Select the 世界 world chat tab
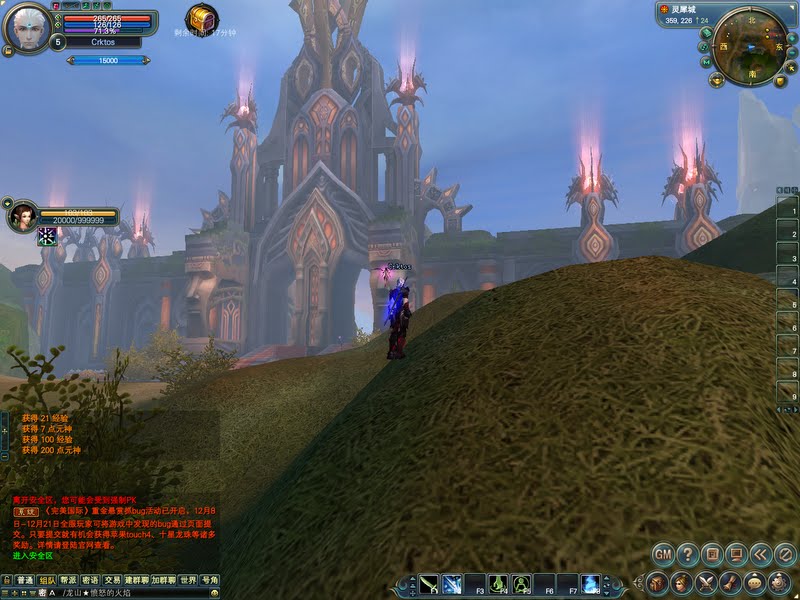Image resolution: width=800 pixels, height=600 pixels. coord(188,580)
